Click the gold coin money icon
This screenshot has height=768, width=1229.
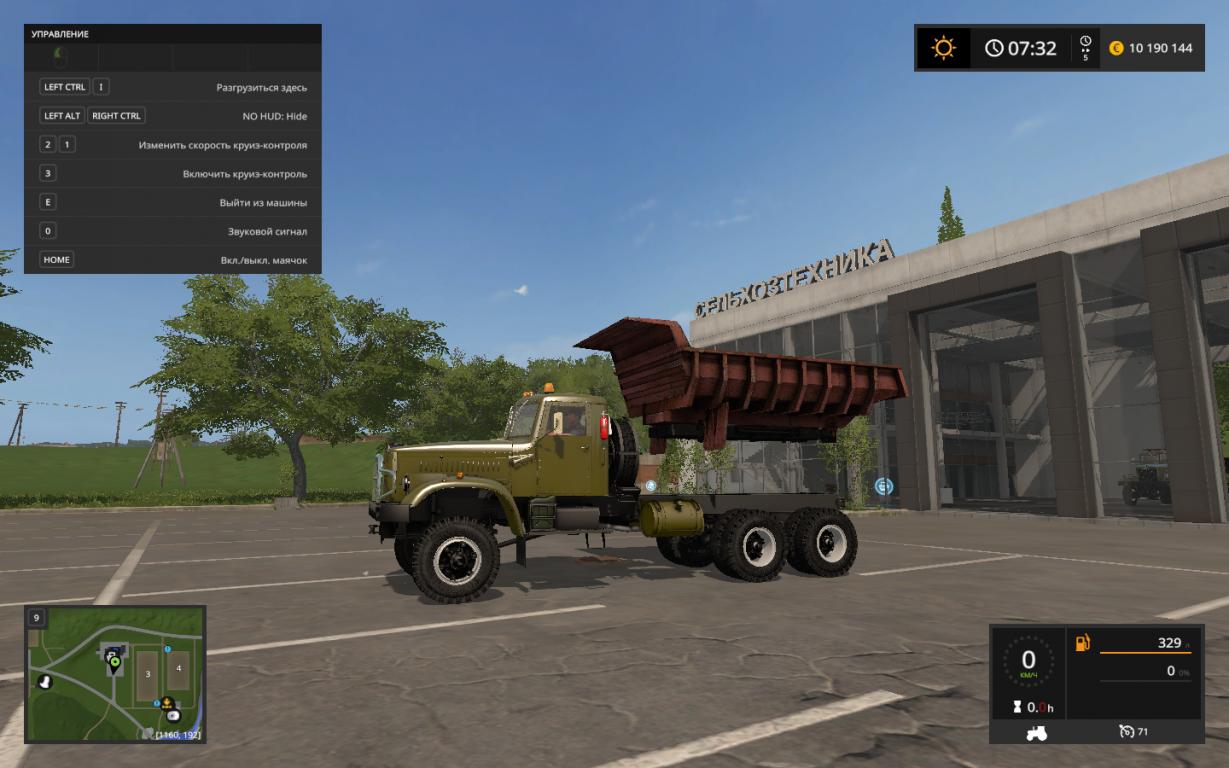point(1116,48)
